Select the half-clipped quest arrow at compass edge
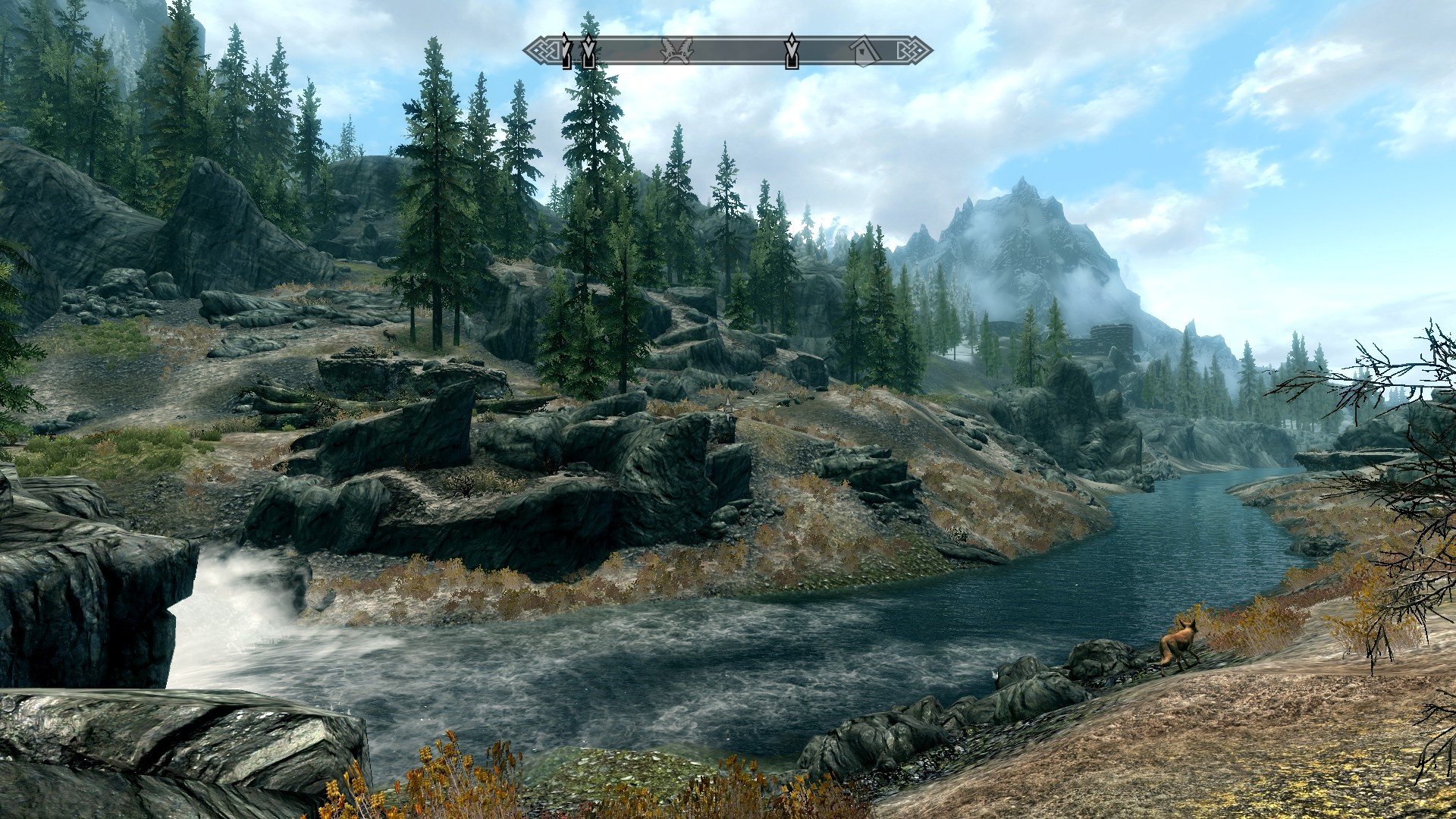This screenshot has height=819, width=1456. pos(566,51)
